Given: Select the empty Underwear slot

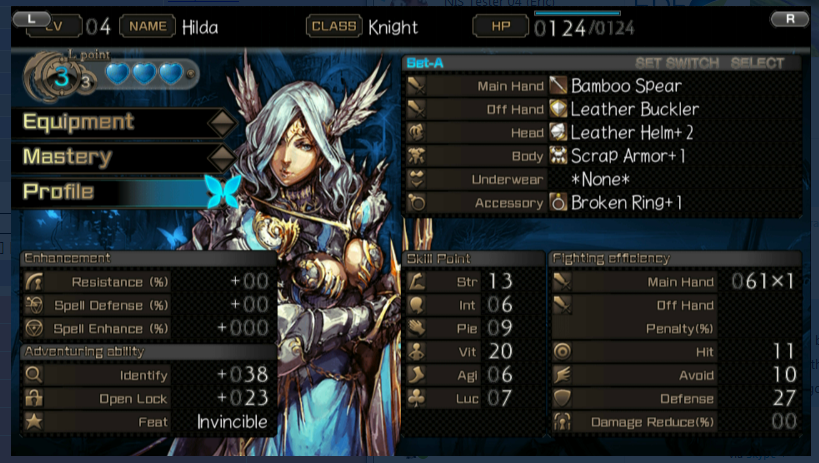Looking at the screenshot, I should pyautogui.click(x=600, y=180).
